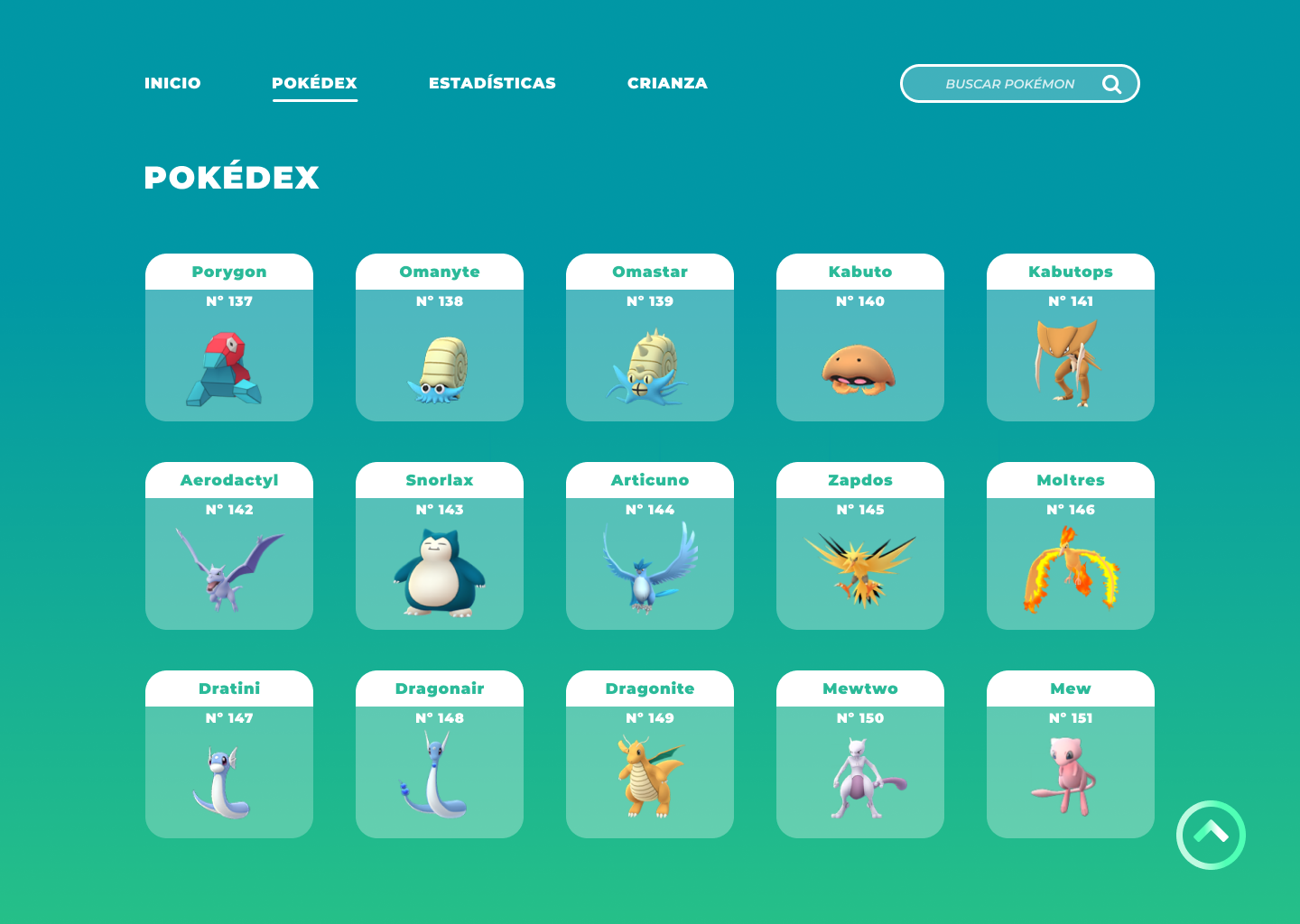Select the Kabuto card
Image resolution: width=1300 pixels, height=924 pixels.
[860, 337]
